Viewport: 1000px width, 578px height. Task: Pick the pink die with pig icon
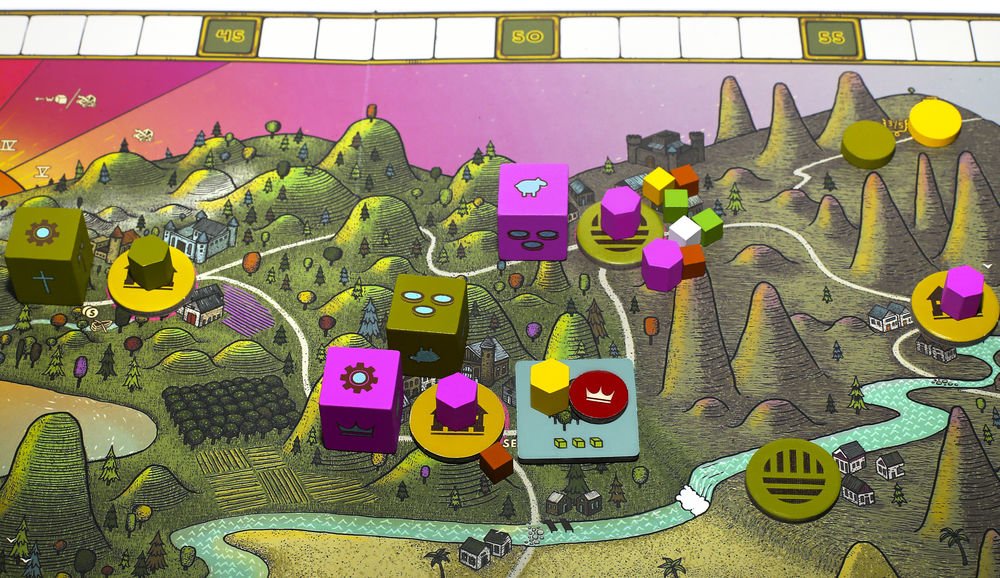(532, 211)
